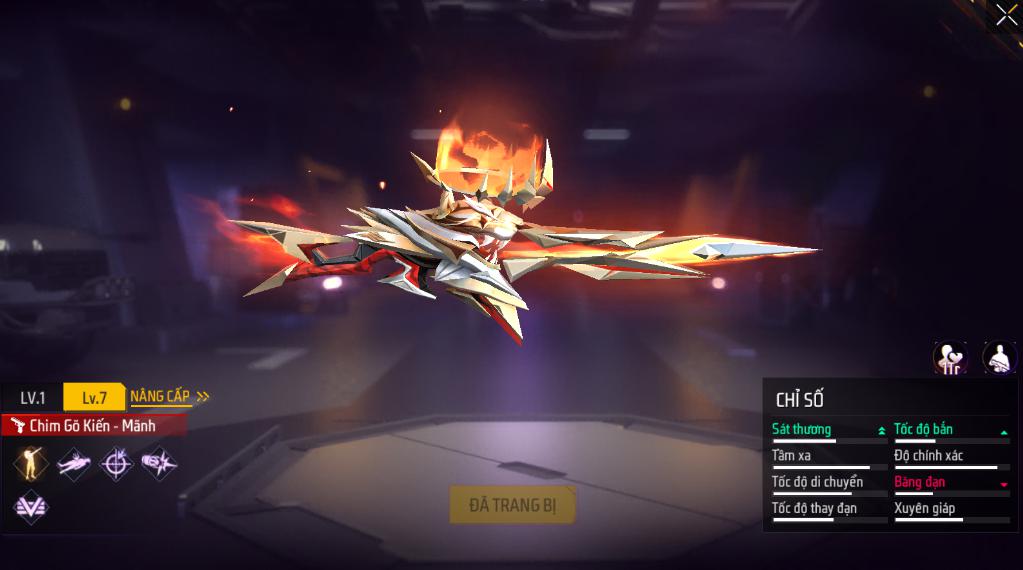Click the Đã Trang Bị equipped button
Screen dimensions: 1023x570
click(x=512, y=505)
